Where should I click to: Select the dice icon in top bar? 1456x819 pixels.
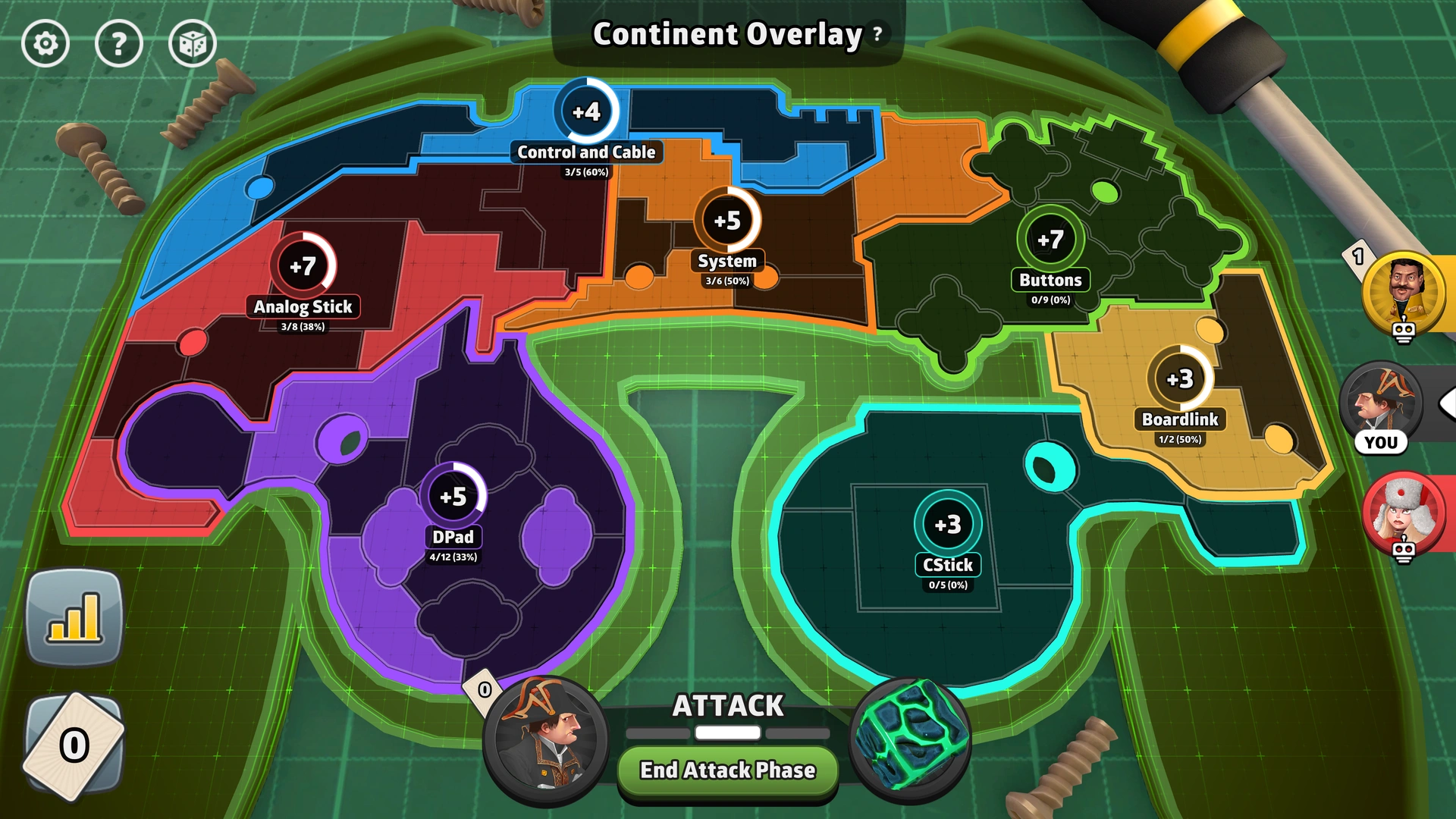[x=192, y=43]
